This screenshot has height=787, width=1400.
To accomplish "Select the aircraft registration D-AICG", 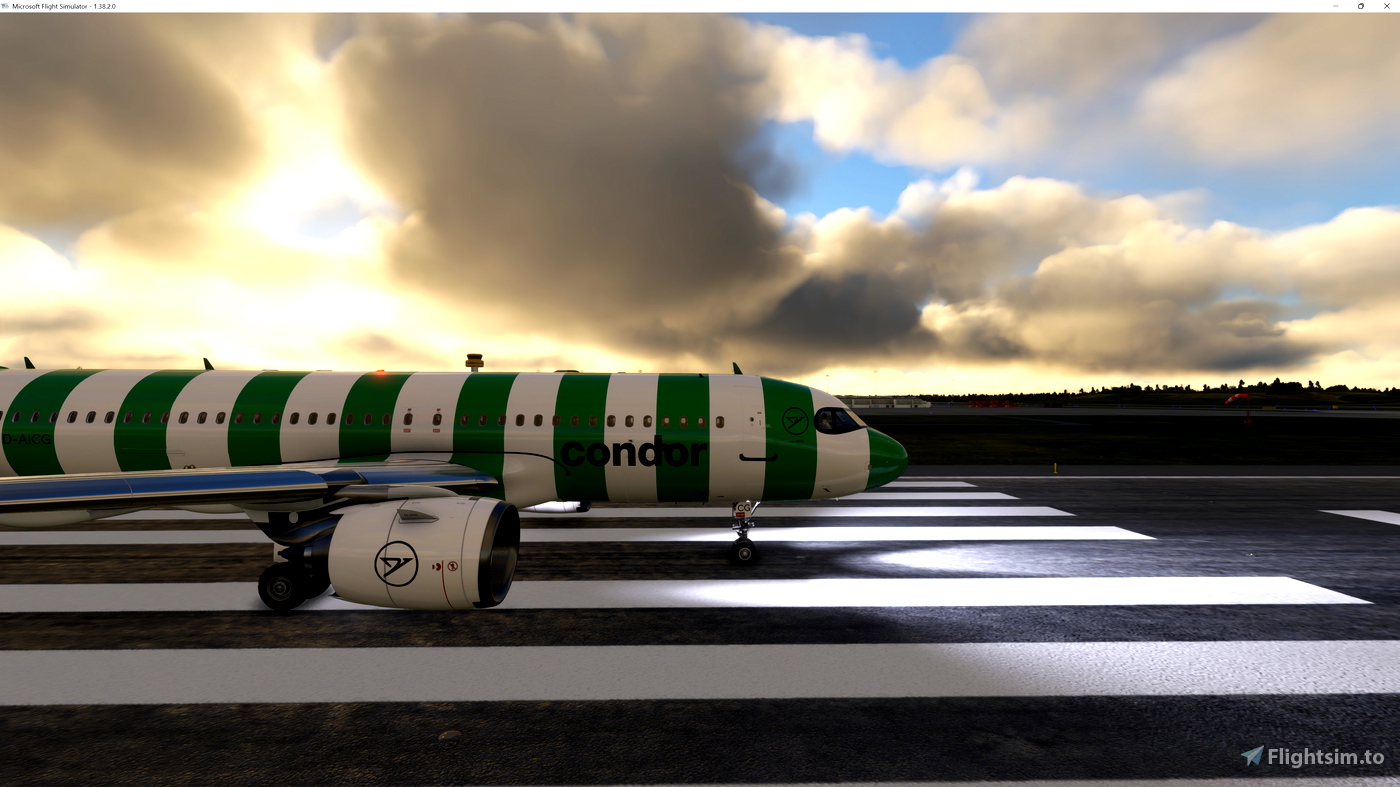I will 25,438.
